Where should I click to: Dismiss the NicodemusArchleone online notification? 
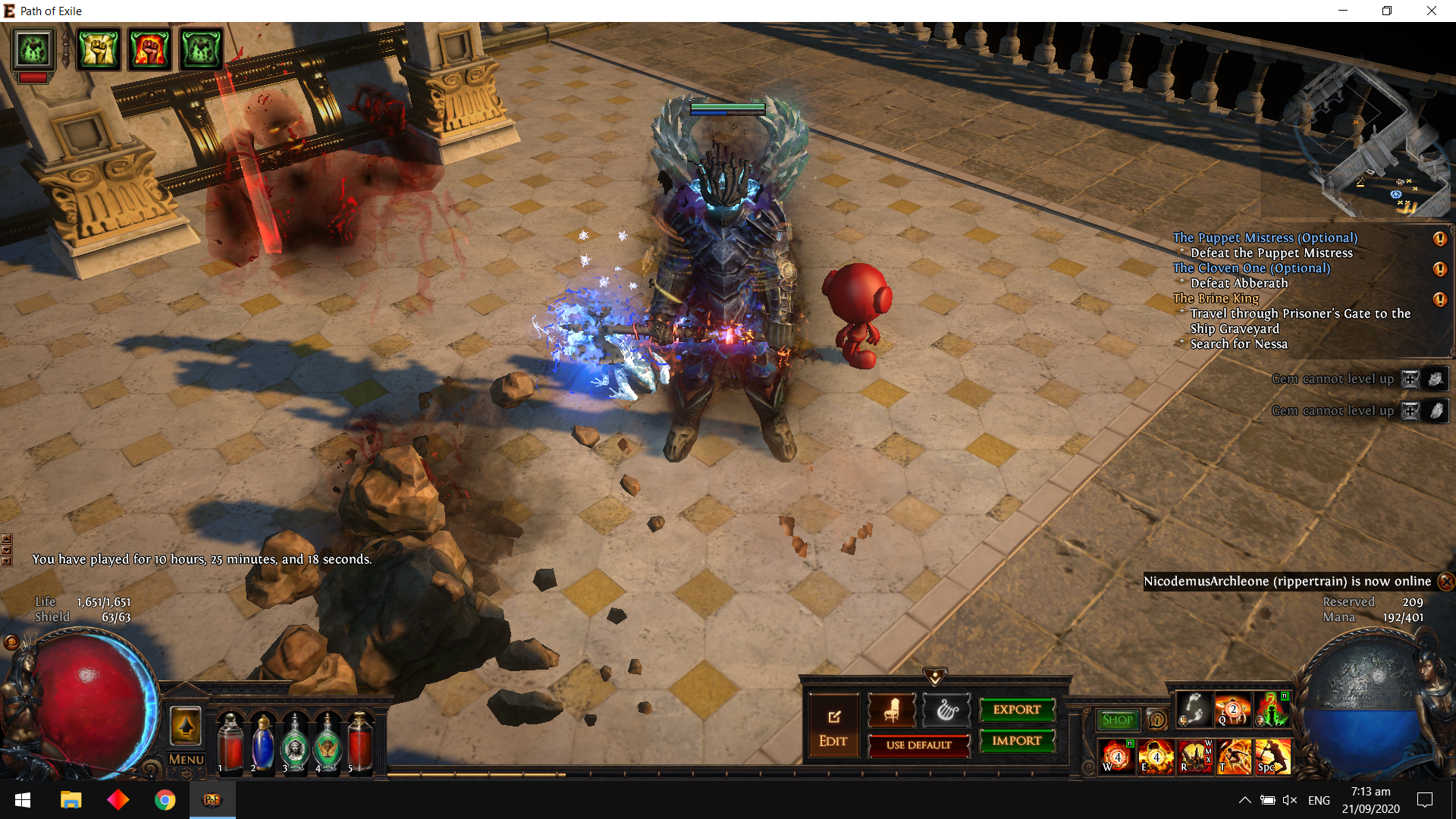[x=1446, y=582]
